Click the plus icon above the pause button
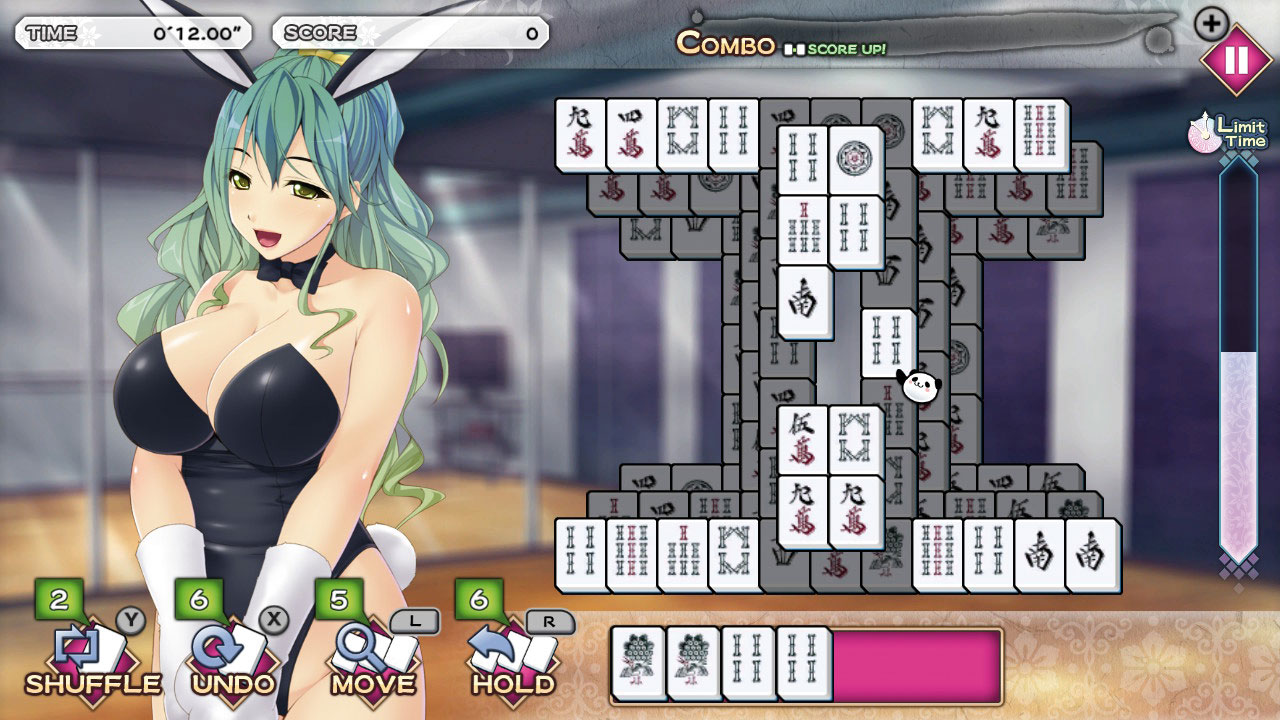This screenshot has height=720, width=1280. (1211, 23)
